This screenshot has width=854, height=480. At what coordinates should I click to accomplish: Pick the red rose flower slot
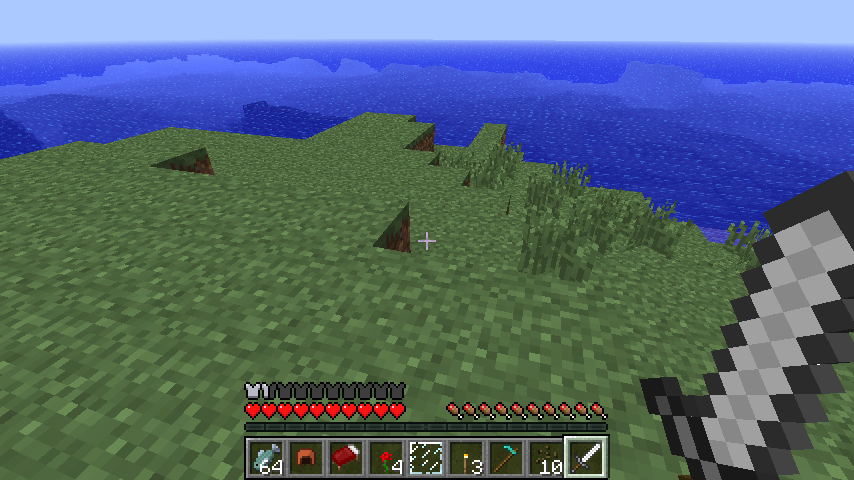point(386,458)
